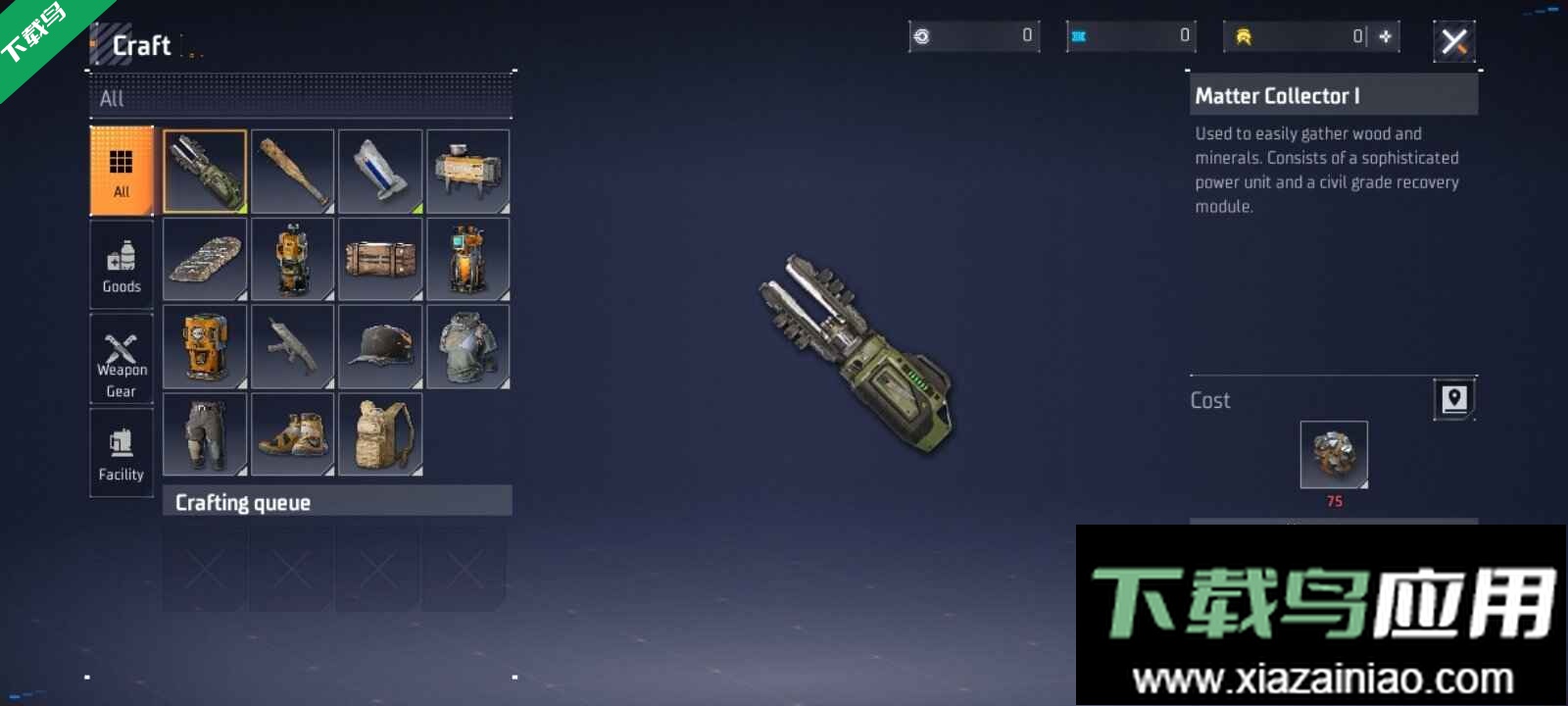
Task: Click the material costing 75 under Cost
Action: [1333, 453]
